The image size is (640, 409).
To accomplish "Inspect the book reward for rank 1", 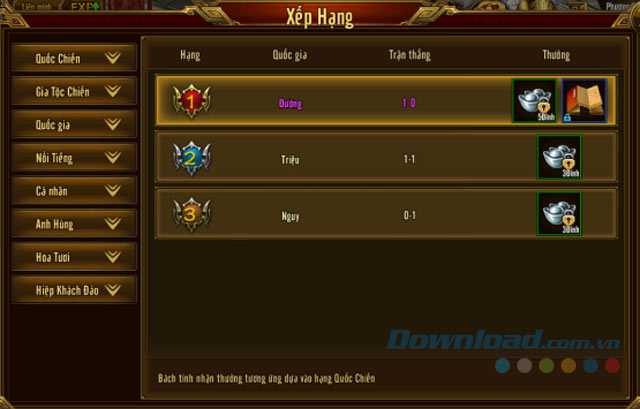I will (x=584, y=102).
